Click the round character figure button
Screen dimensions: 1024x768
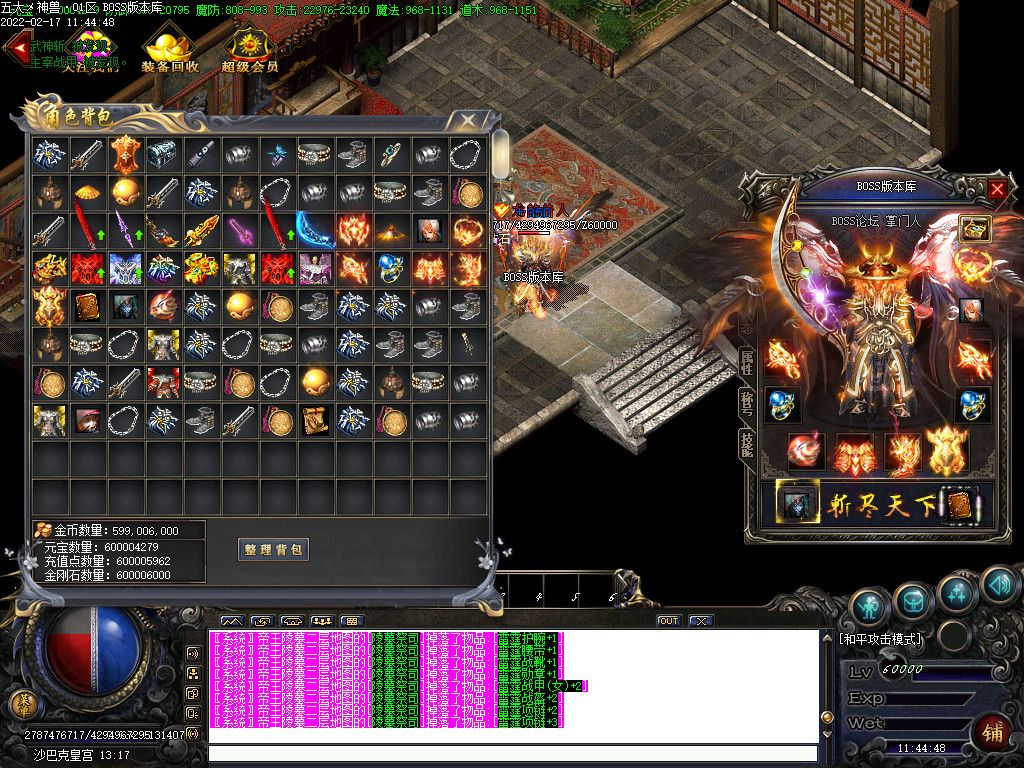point(870,604)
